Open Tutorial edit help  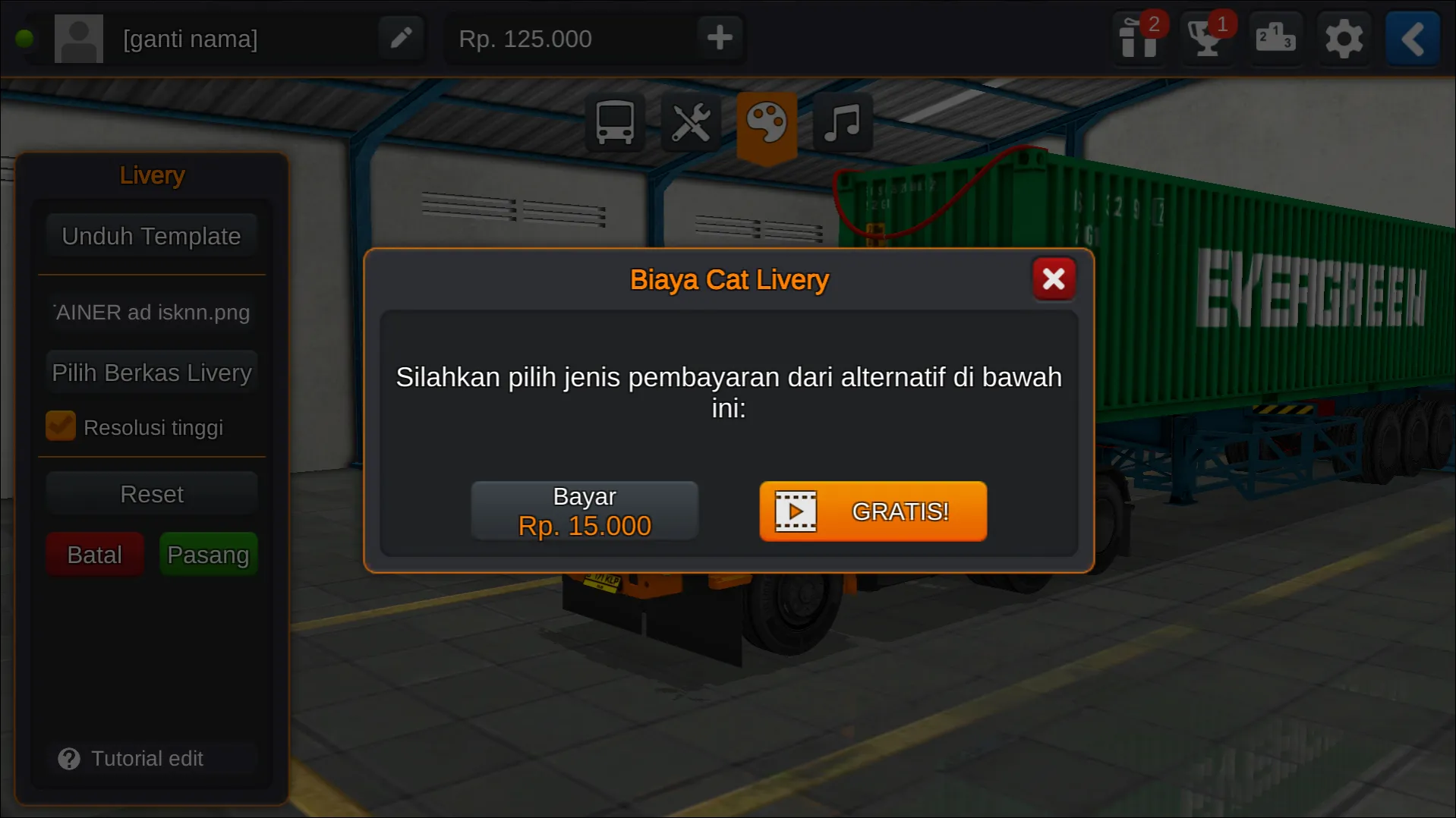tap(147, 757)
